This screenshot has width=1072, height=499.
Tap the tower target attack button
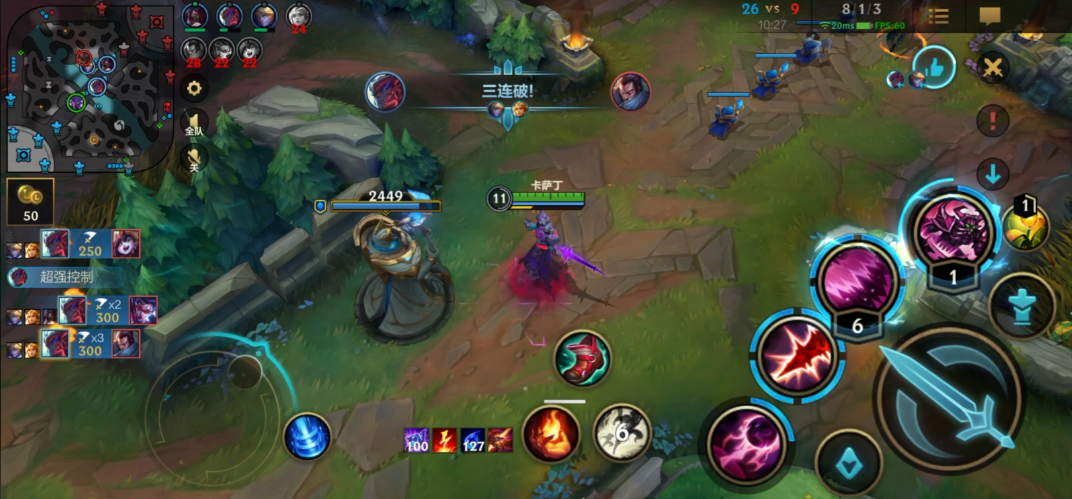pos(1021,306)
